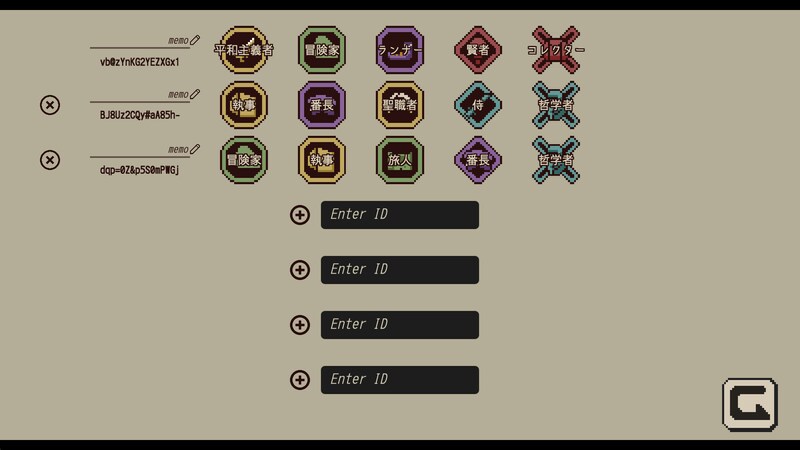800x450 pixels.
Task: Click the コレクター badge
Action: coord(556,50)
